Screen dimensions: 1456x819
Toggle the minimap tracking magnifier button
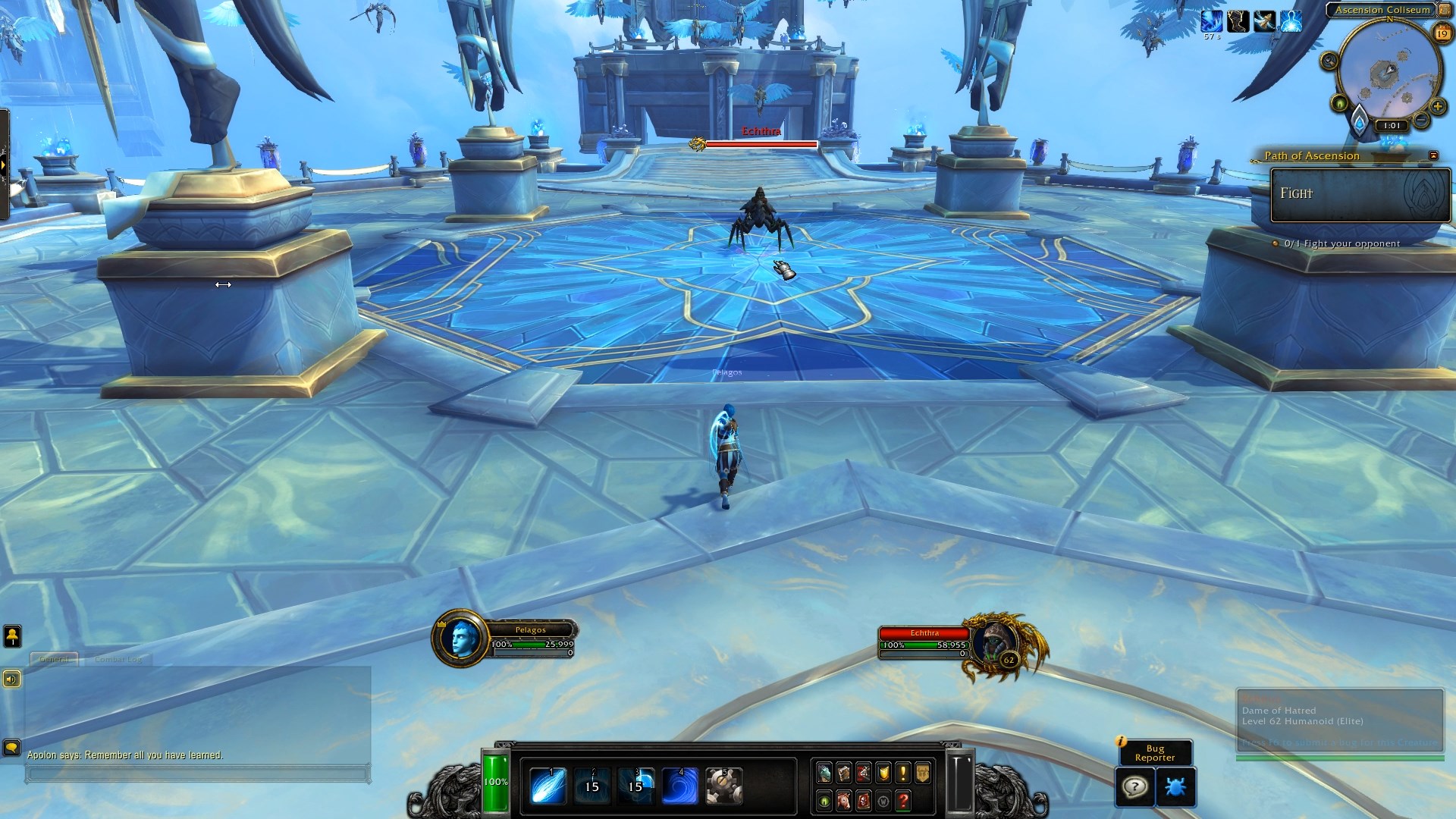[x=1329, y=61]
